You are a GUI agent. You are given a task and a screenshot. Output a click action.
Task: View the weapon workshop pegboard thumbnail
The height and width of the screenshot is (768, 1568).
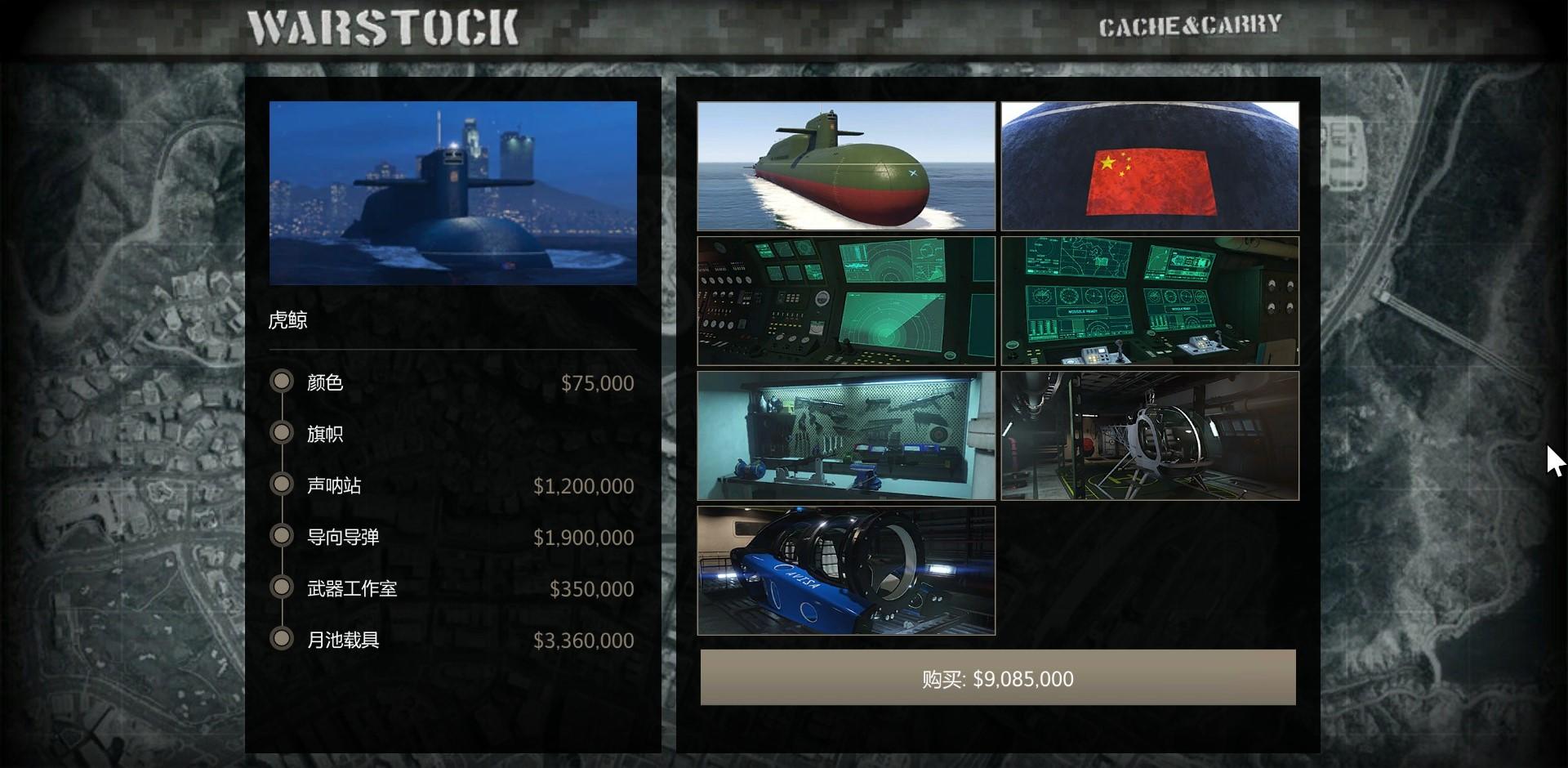(x=846, y=435)
